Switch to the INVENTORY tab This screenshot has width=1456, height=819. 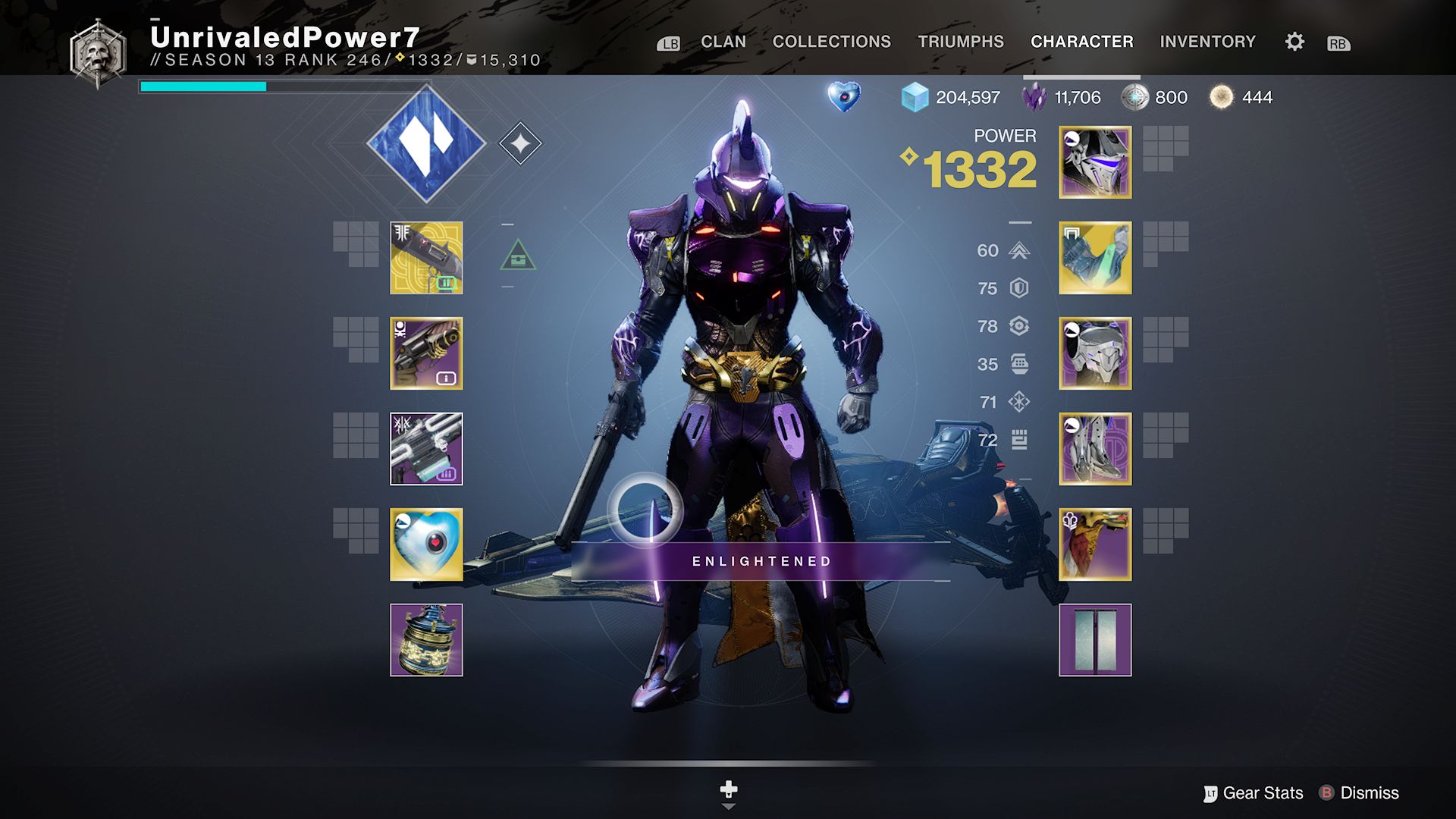pos(1209,42)
